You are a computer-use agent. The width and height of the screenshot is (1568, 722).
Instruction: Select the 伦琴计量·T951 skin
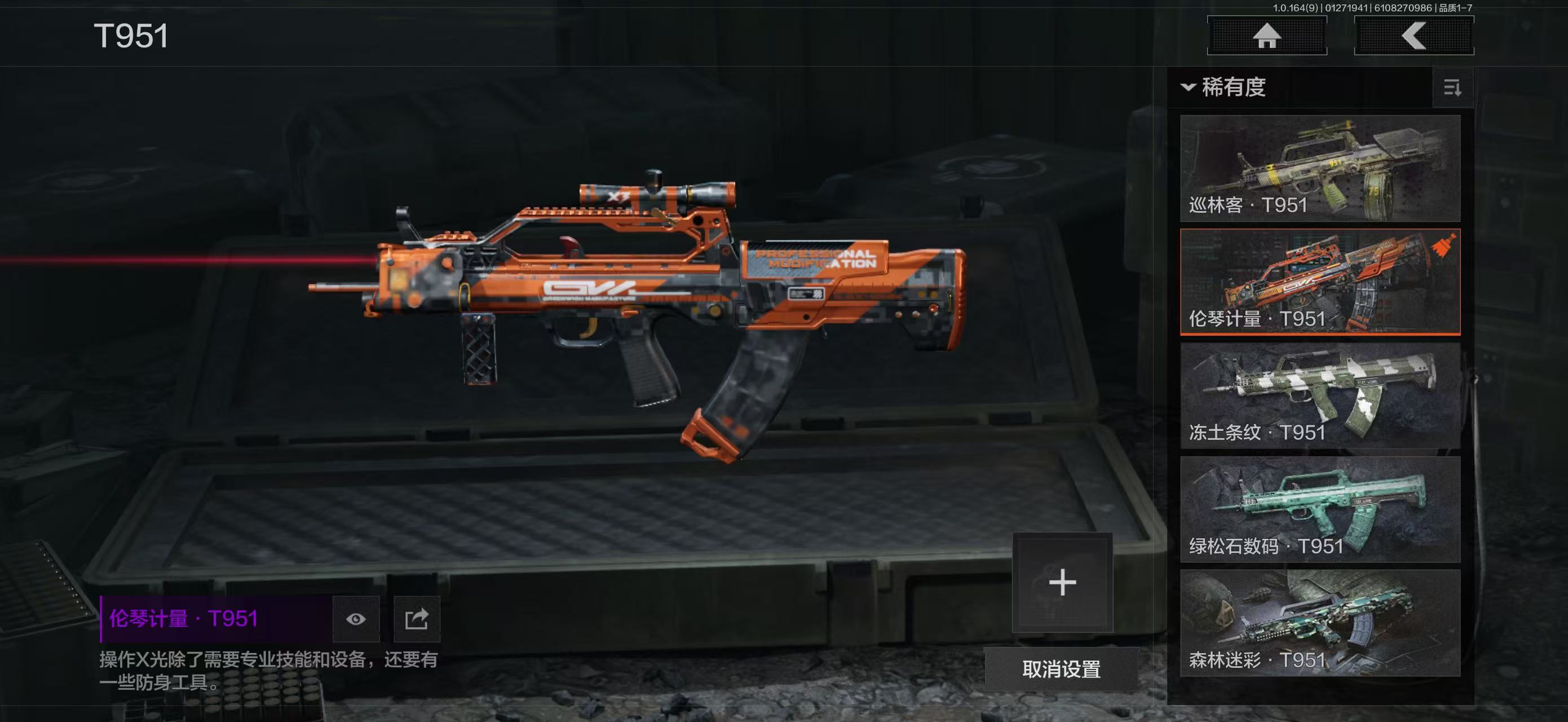[1320, 282]
